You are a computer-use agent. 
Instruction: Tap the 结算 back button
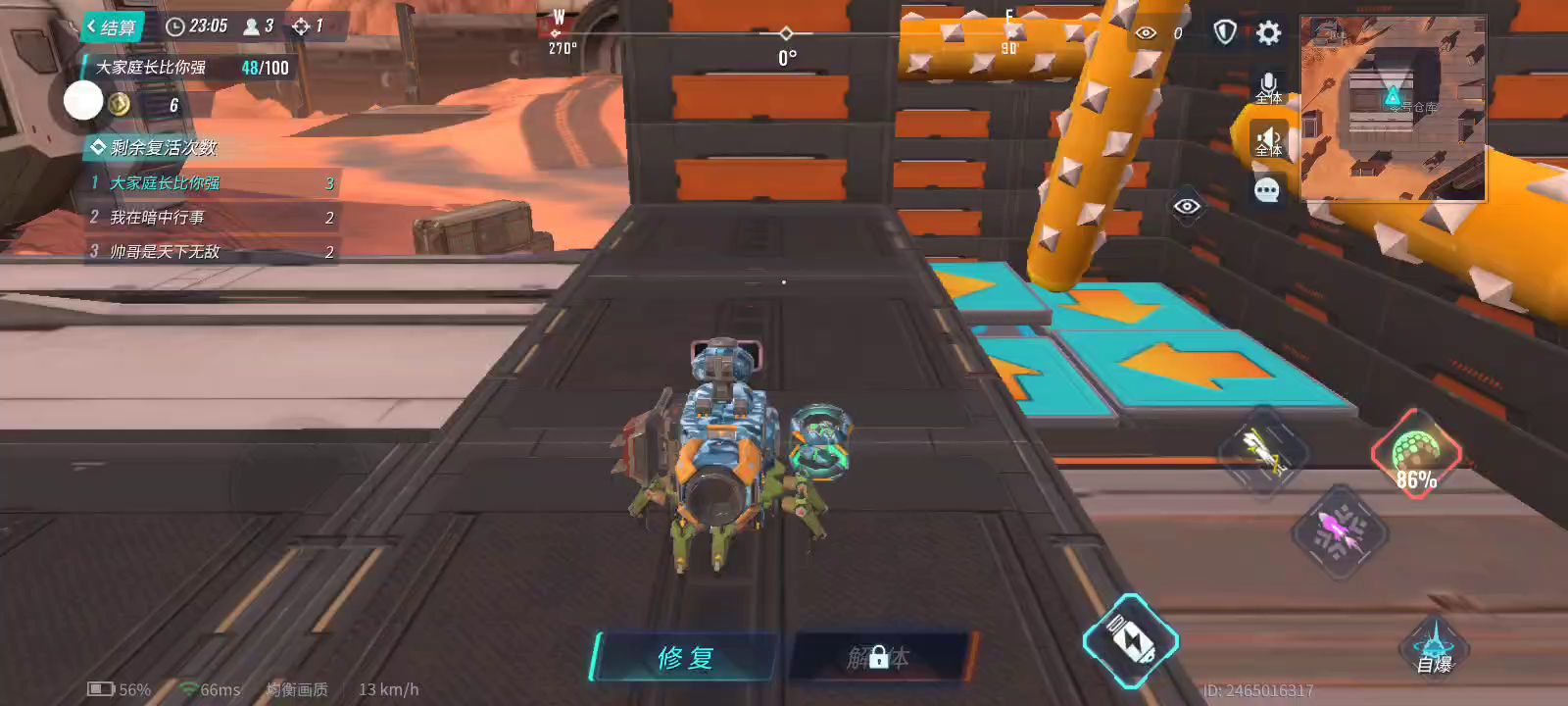tap(112, 27)
